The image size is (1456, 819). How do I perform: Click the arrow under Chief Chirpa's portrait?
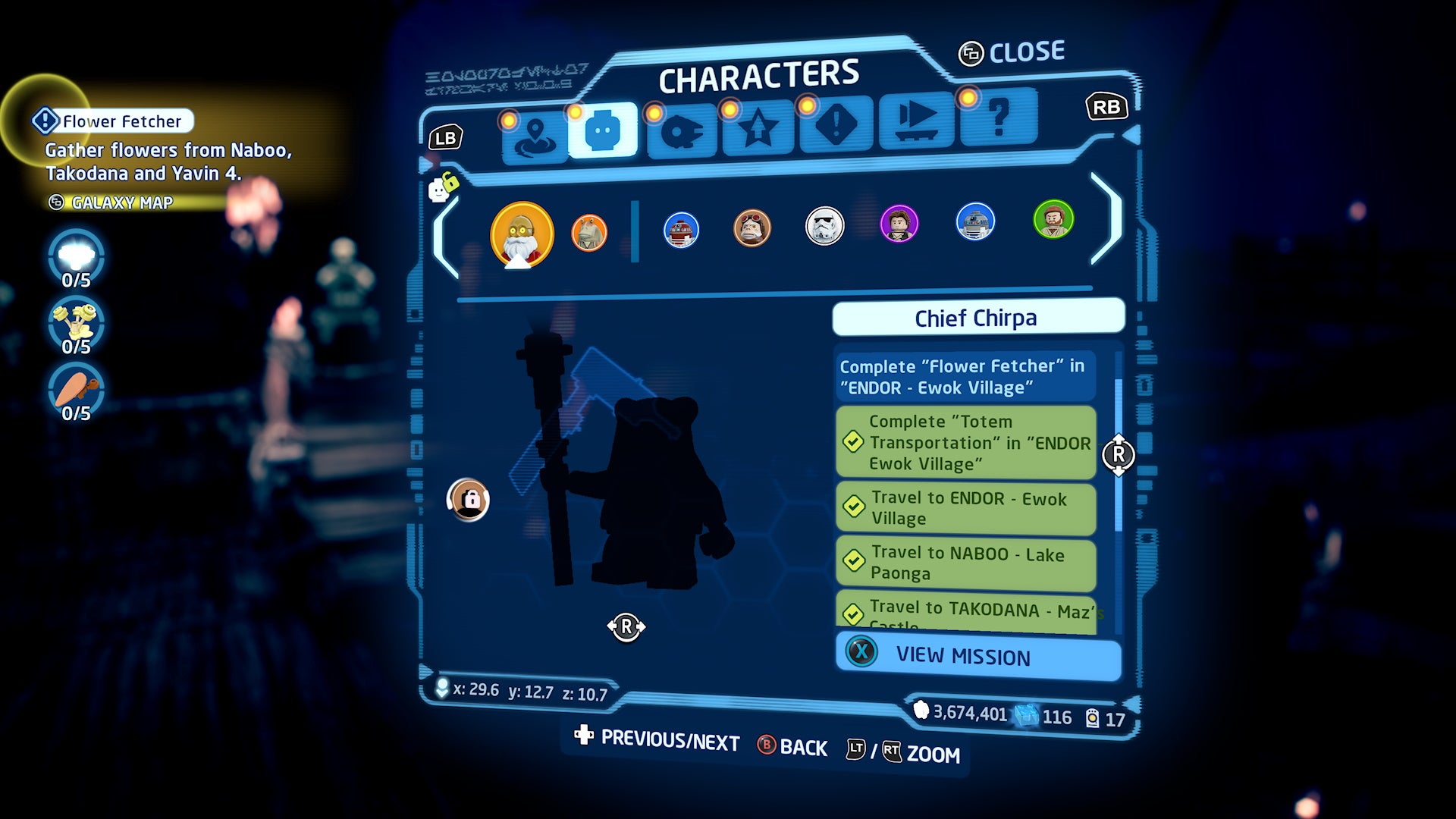[627, 627]
